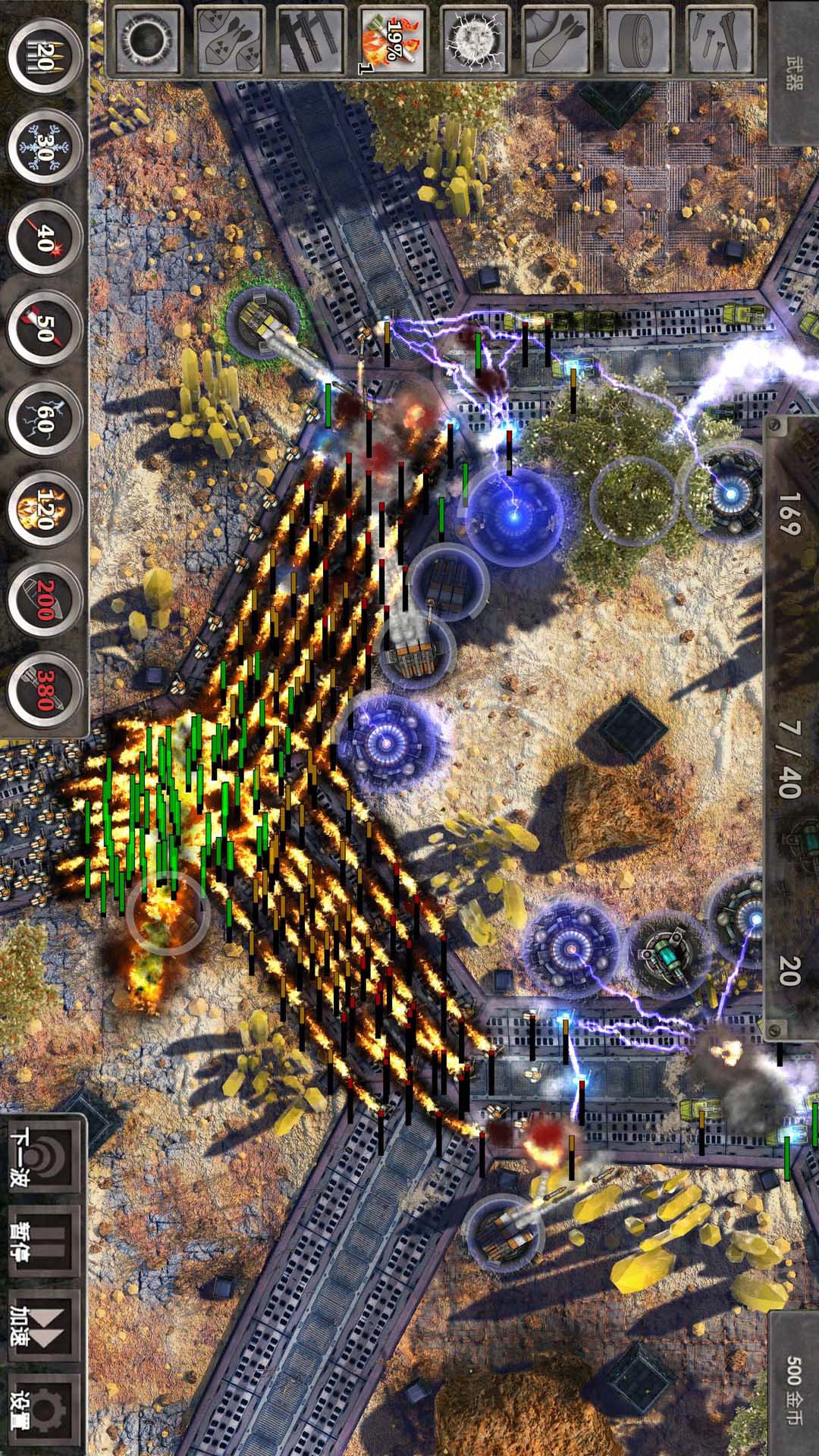Use the landmine disc weapon
The width and height of the screenshot is (819, 1456).
[x=638, y=38]
